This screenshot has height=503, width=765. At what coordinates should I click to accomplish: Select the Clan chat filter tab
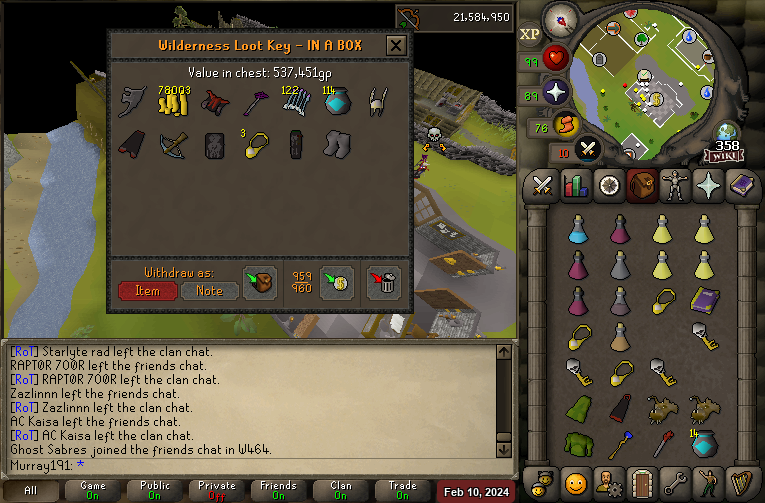(x=340, y=491)
